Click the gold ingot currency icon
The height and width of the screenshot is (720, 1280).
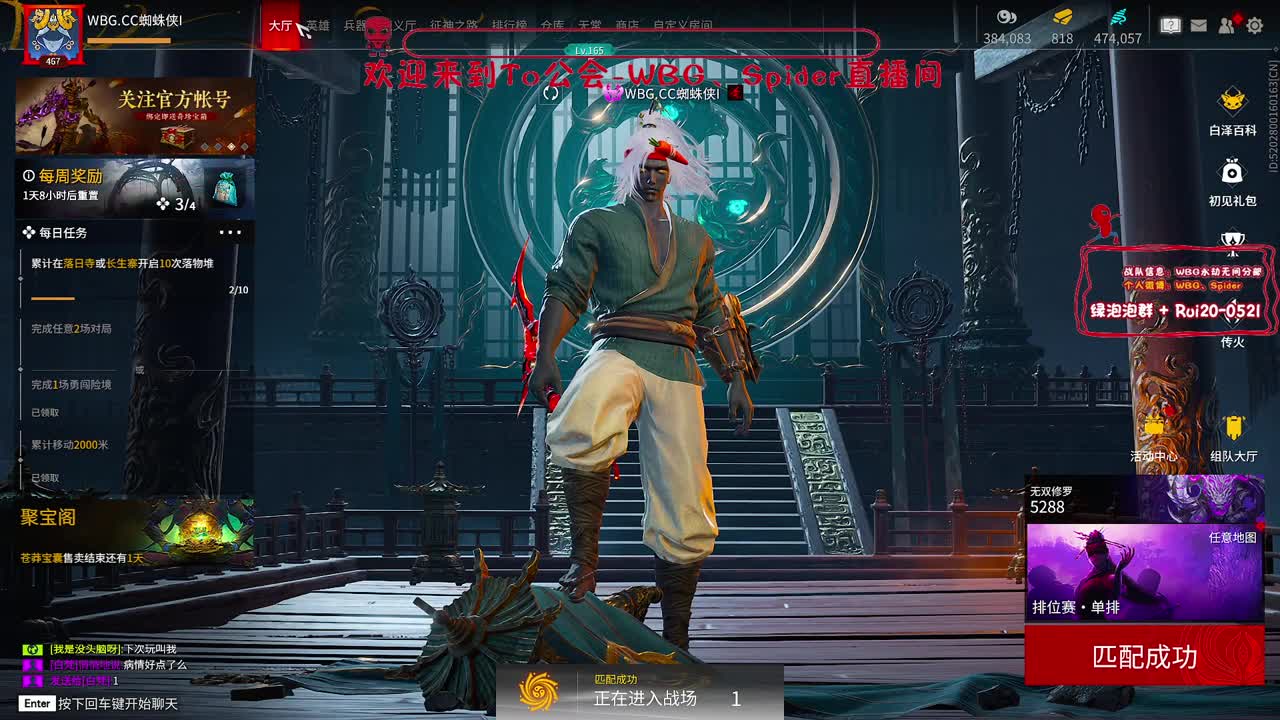click(1063, 18)
